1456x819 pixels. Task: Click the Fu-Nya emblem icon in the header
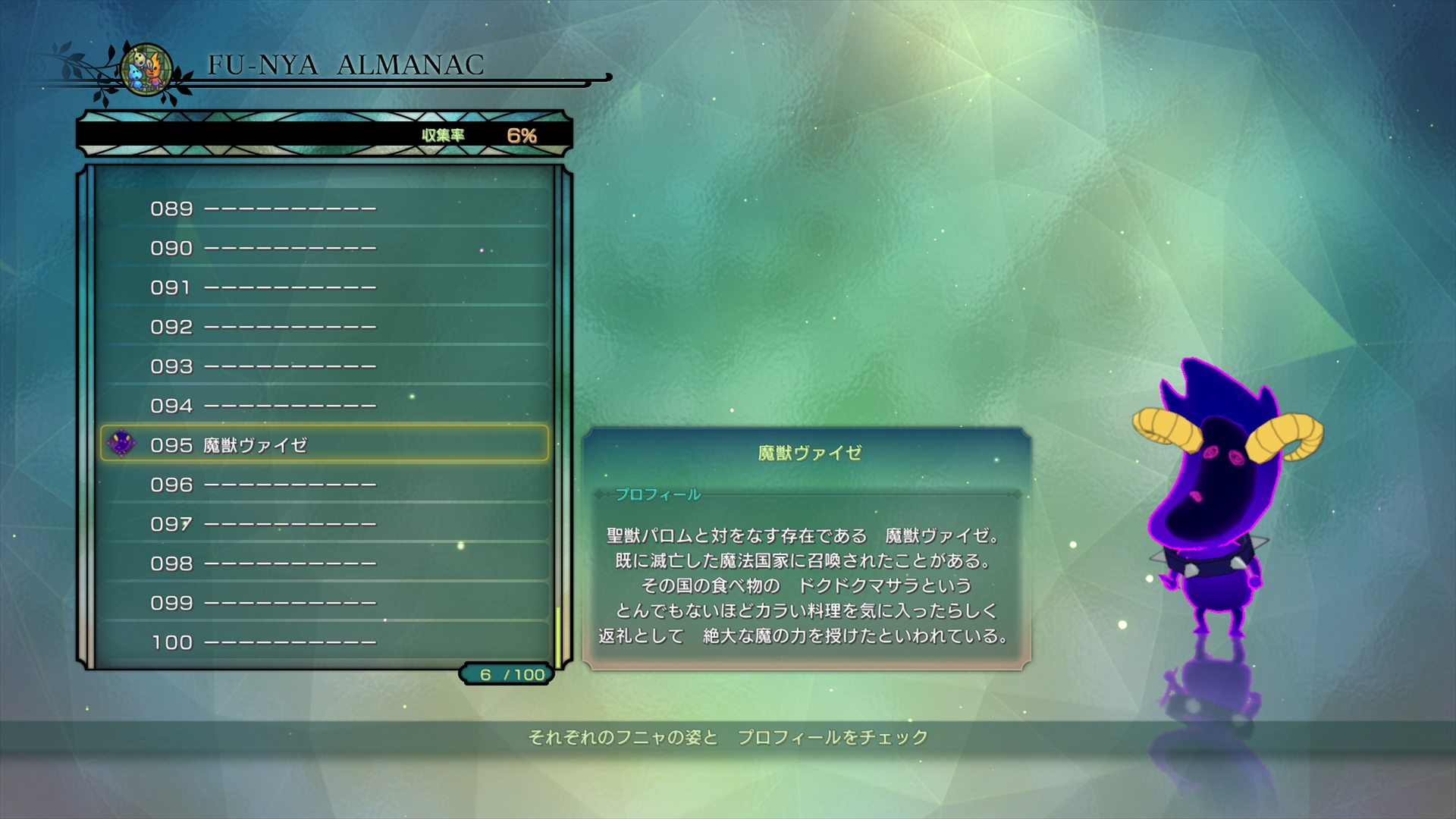click(x=144, y=68)
